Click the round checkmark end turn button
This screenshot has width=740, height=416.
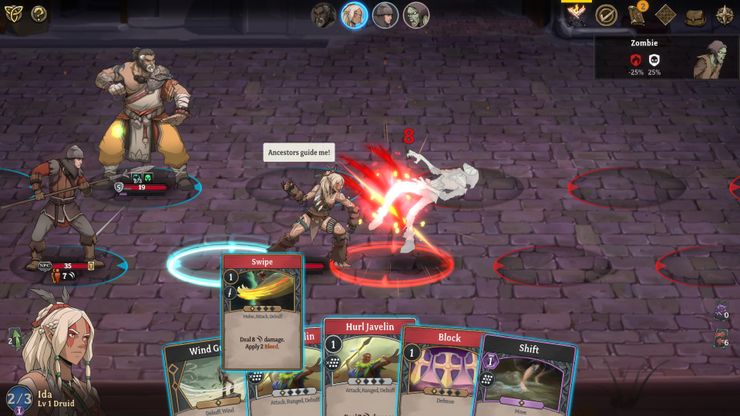[x=606, y=14]
